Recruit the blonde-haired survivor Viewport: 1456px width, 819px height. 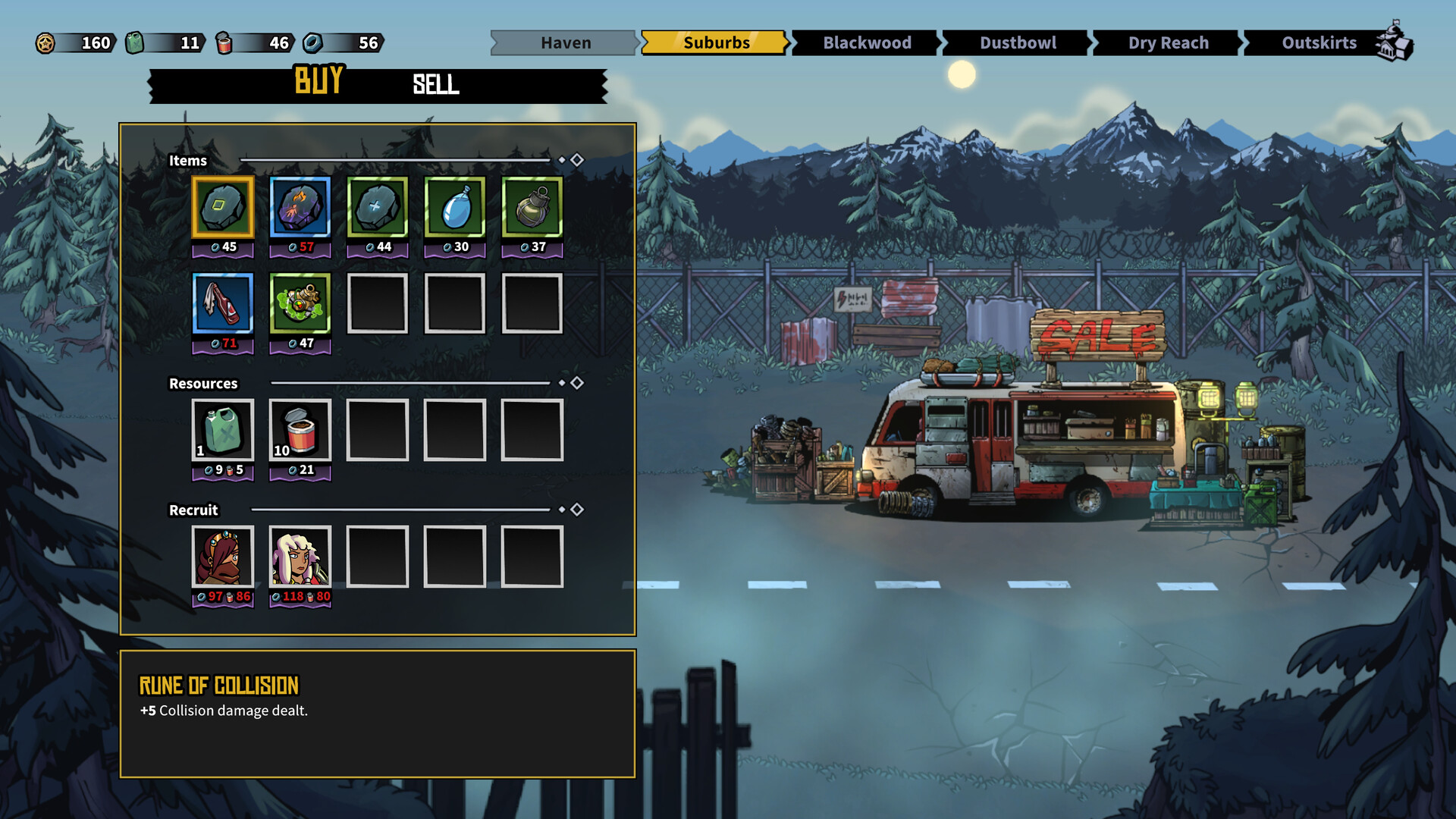point(300,557)
